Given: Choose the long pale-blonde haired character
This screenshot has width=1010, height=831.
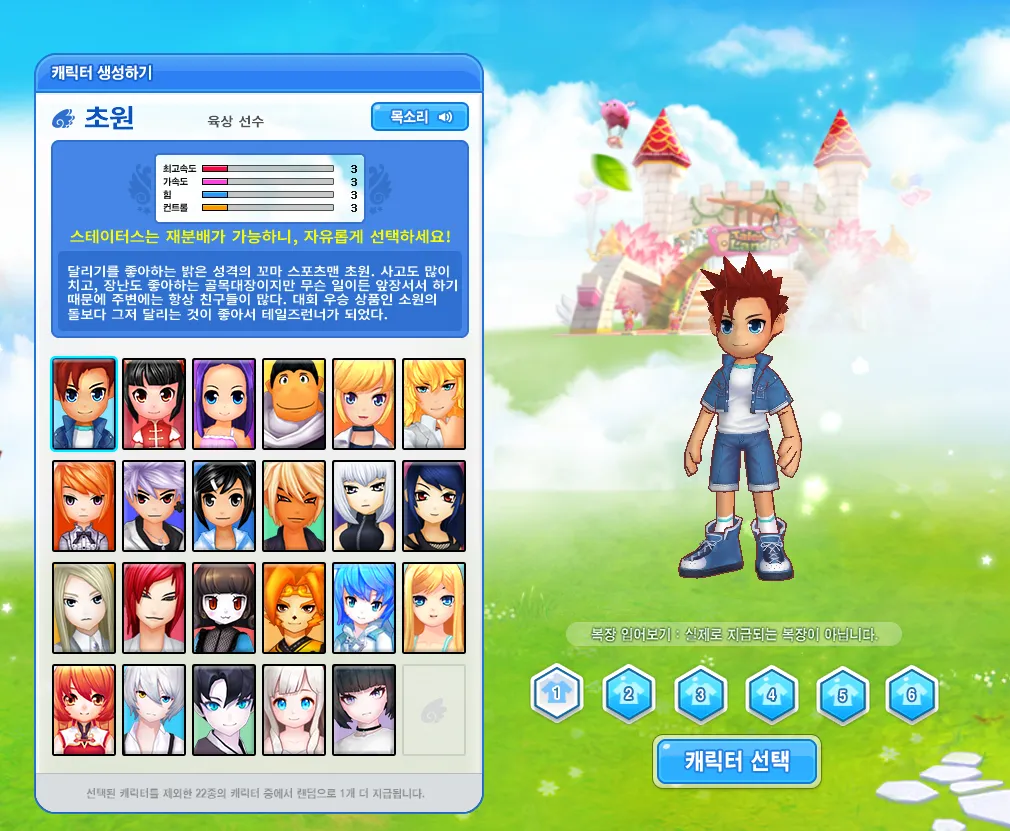Looking at the screenshot, I should tap(84, 608).
